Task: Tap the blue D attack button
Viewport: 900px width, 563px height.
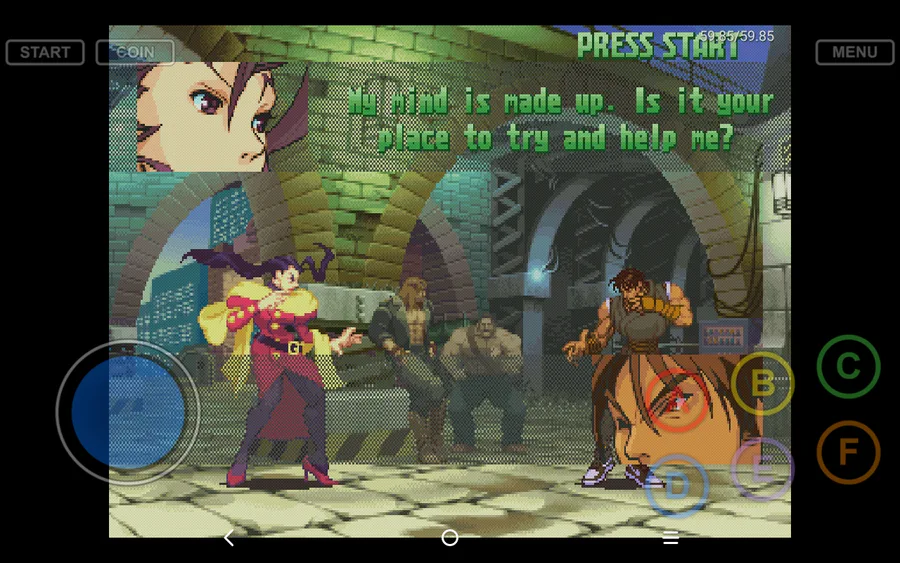Action: tap(677, 486)
